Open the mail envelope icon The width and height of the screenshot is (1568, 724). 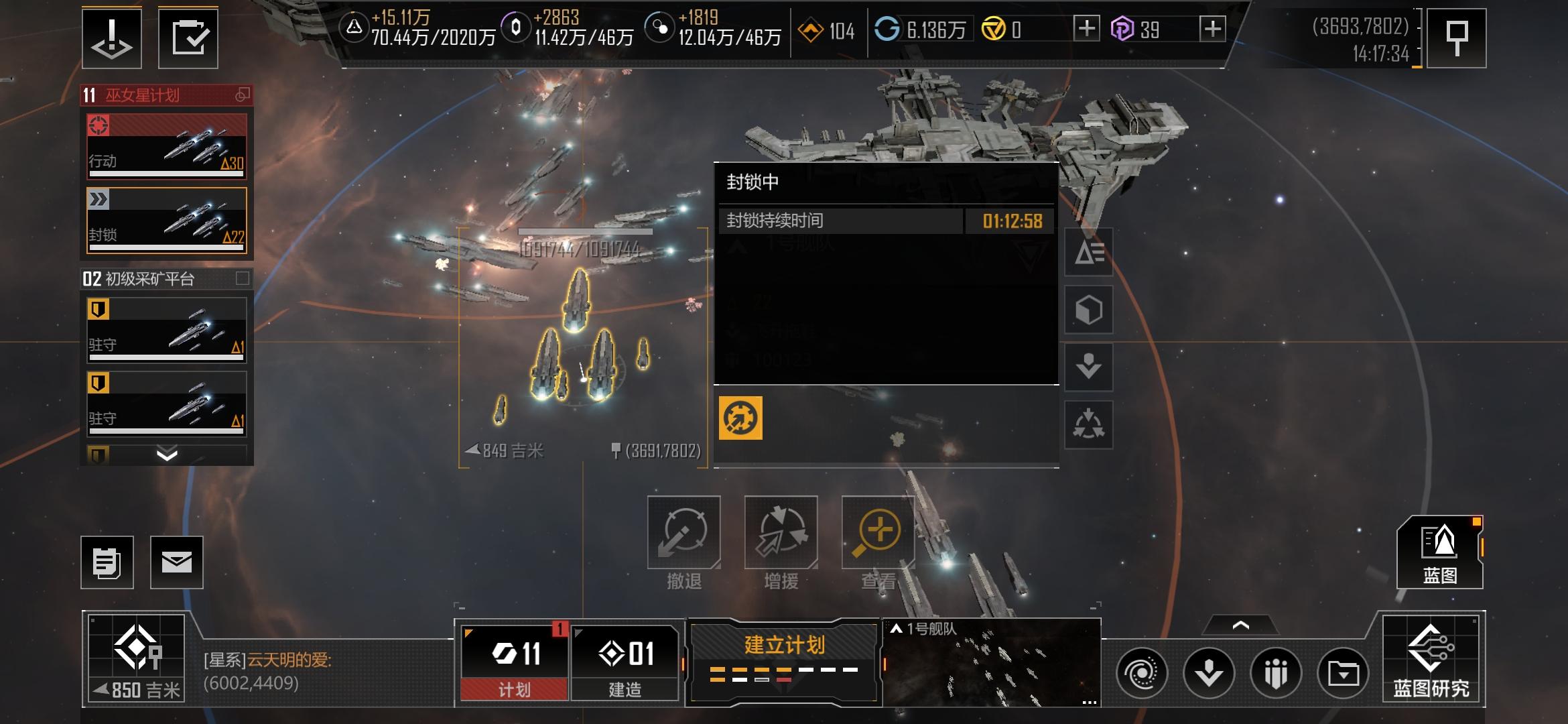(x=176, y=562)
